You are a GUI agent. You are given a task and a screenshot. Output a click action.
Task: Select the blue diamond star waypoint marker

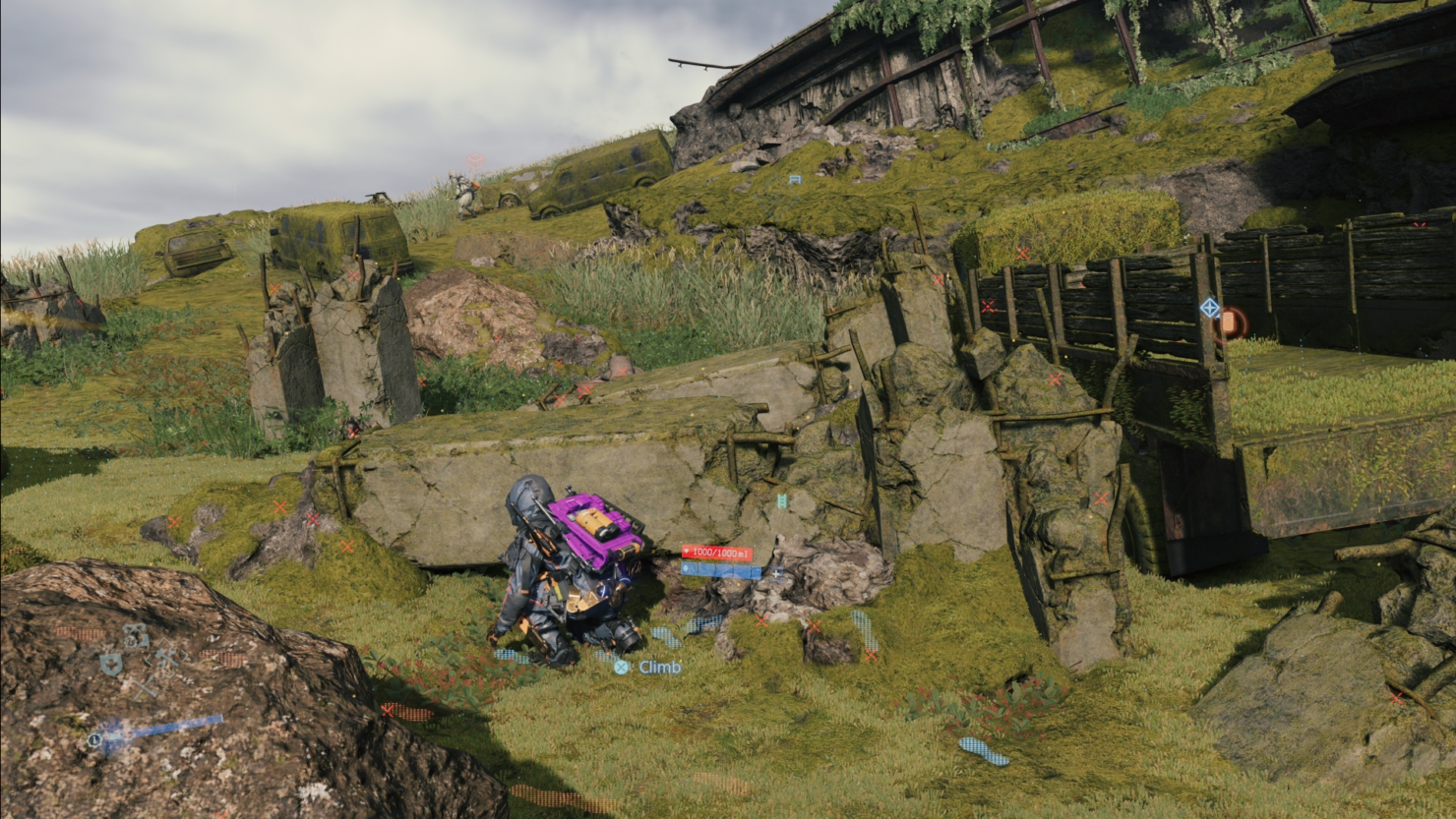[1210, 309]
